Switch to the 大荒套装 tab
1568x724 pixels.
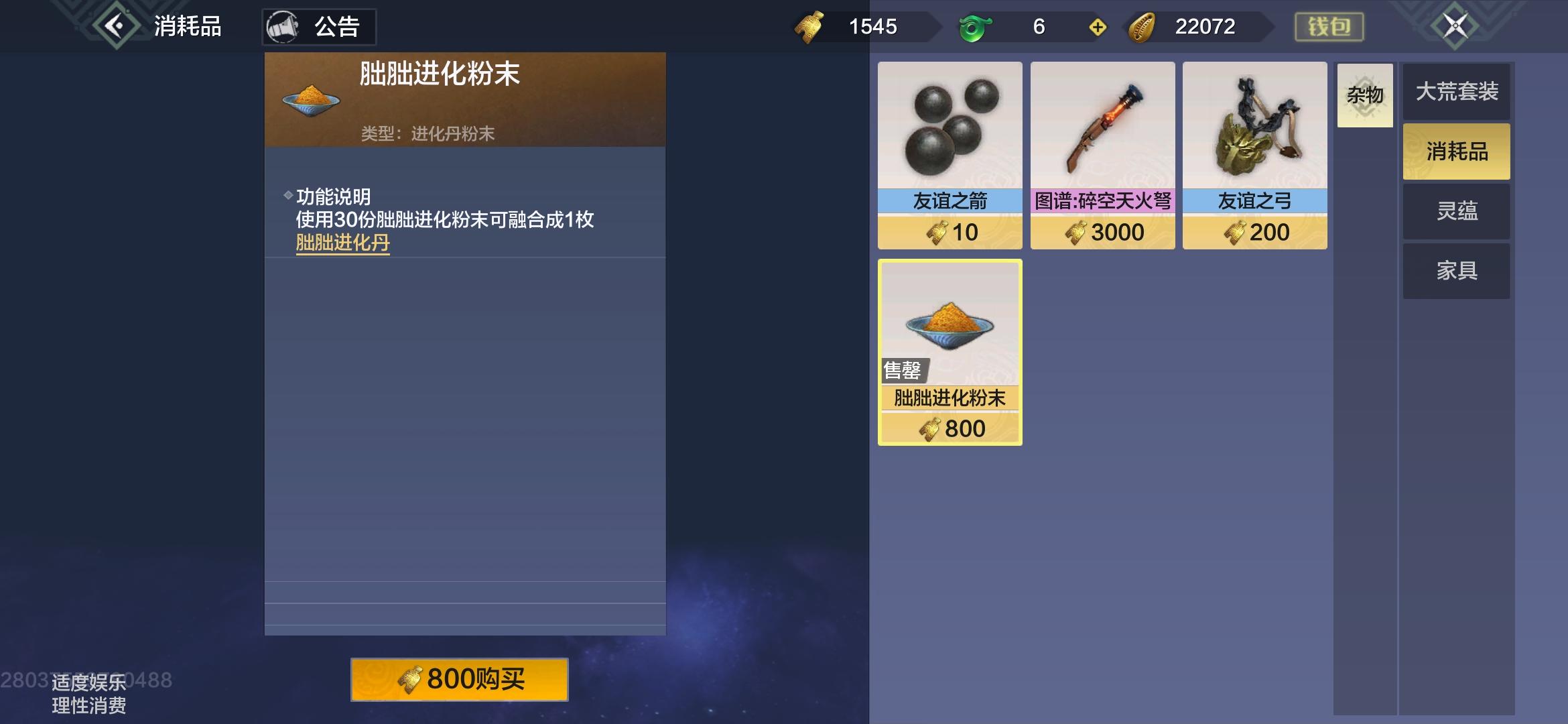[x=1455, y=92]
